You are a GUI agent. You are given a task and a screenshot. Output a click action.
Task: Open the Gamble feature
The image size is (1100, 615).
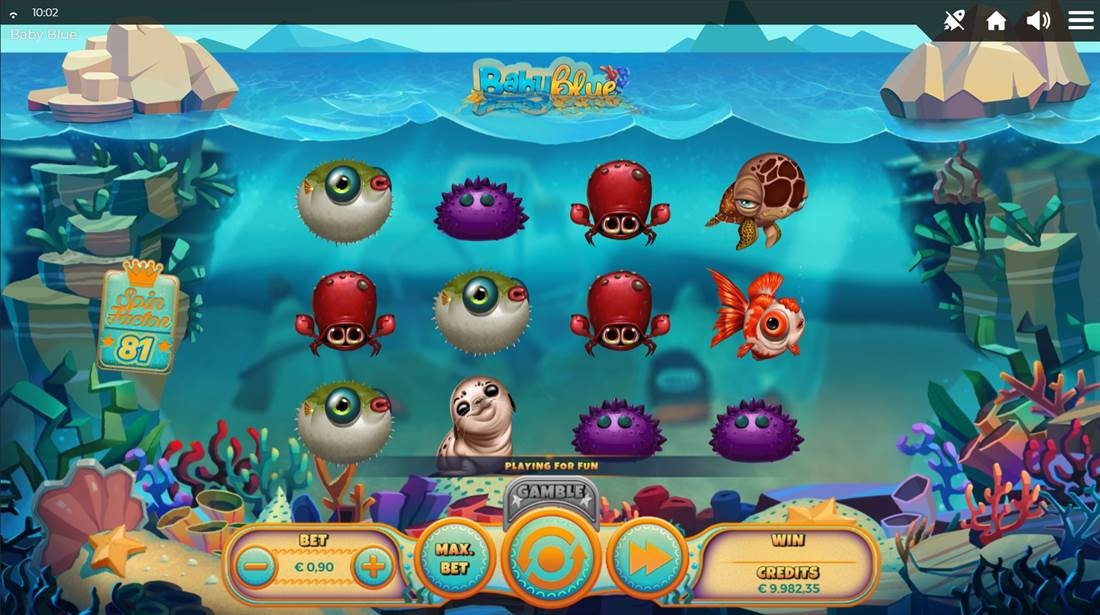[551, 491]
